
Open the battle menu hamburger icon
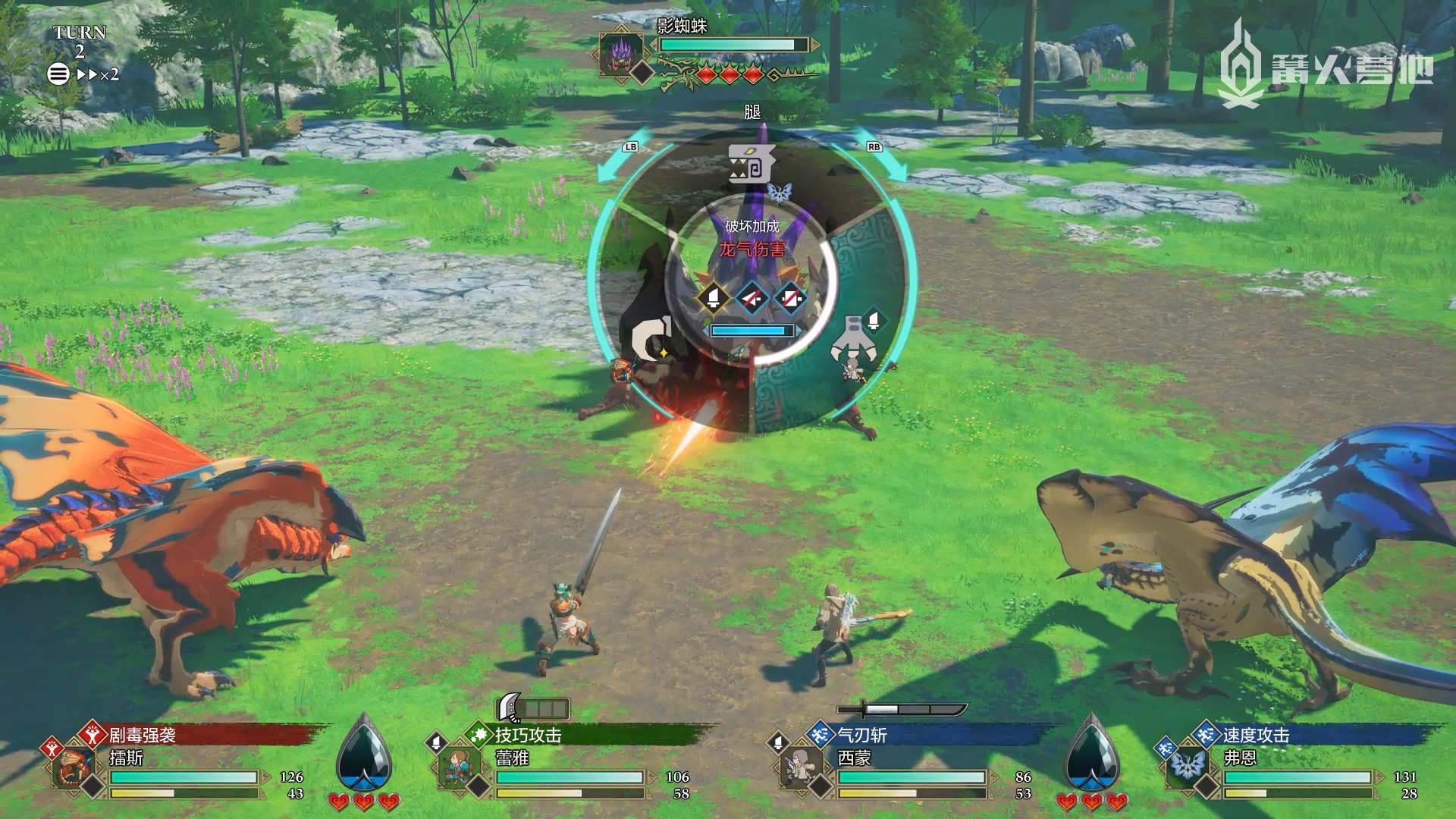[58, 74]
